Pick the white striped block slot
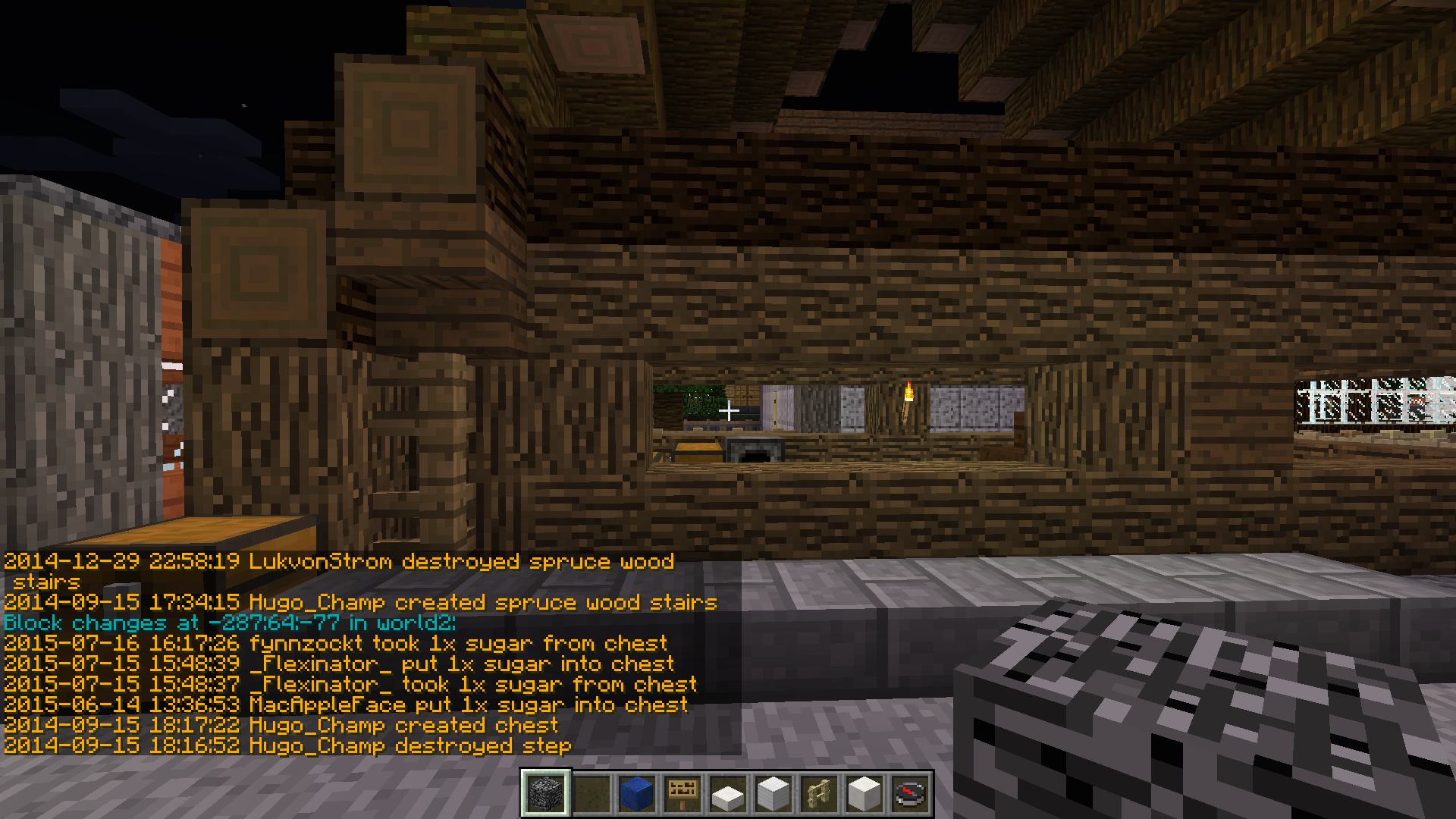The image size is (1456, 819). point(773,794)
